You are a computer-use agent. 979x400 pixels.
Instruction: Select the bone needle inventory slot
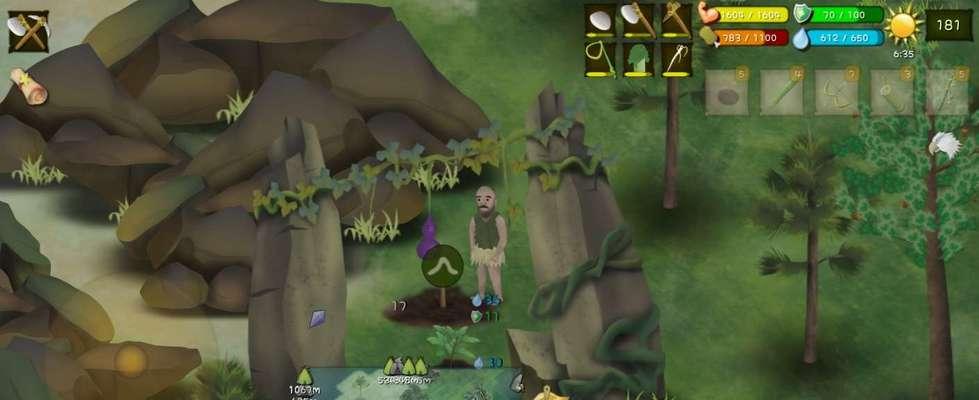point(672,58)
